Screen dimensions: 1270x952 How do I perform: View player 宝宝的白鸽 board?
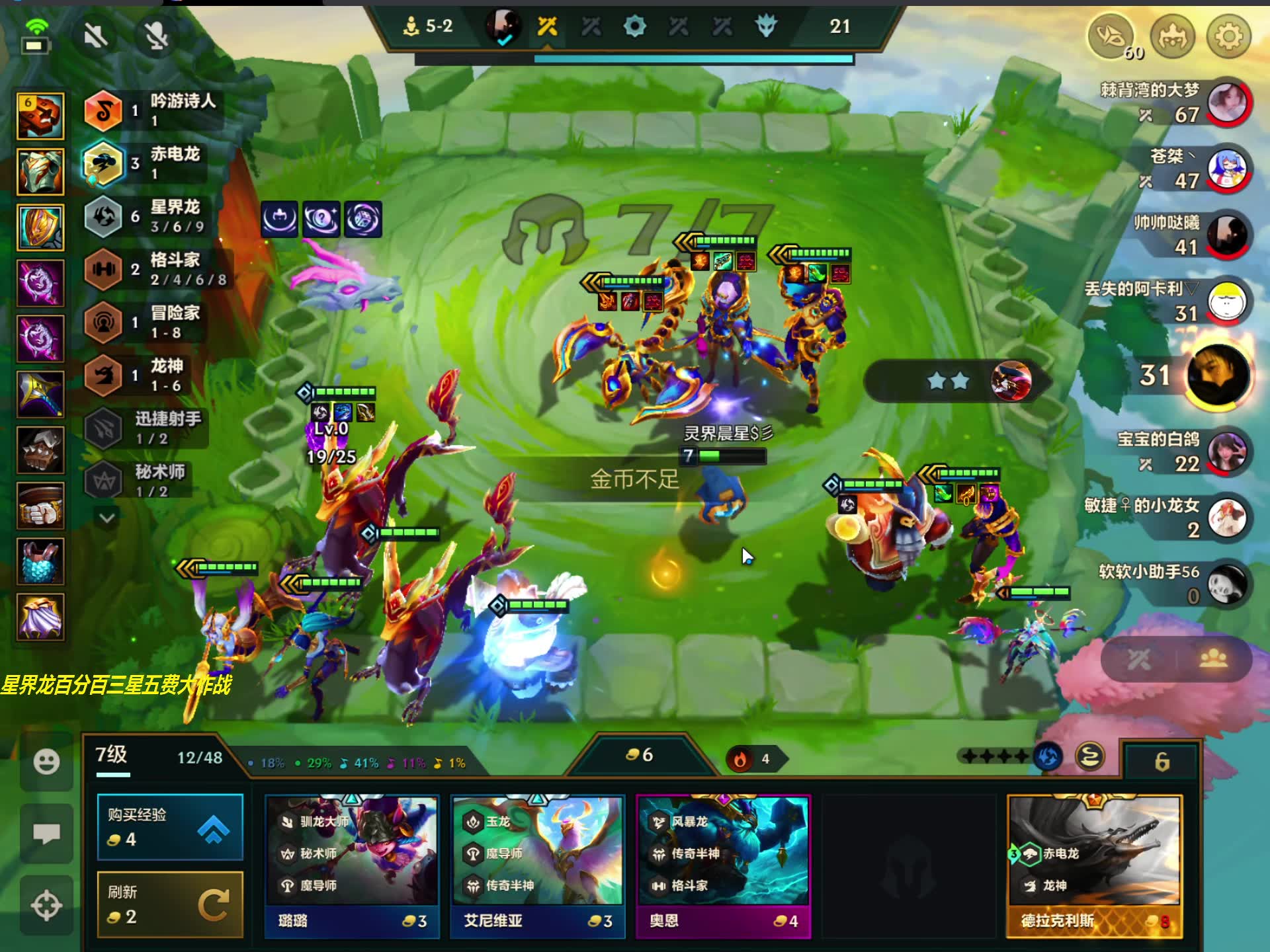click(1227, 452)
